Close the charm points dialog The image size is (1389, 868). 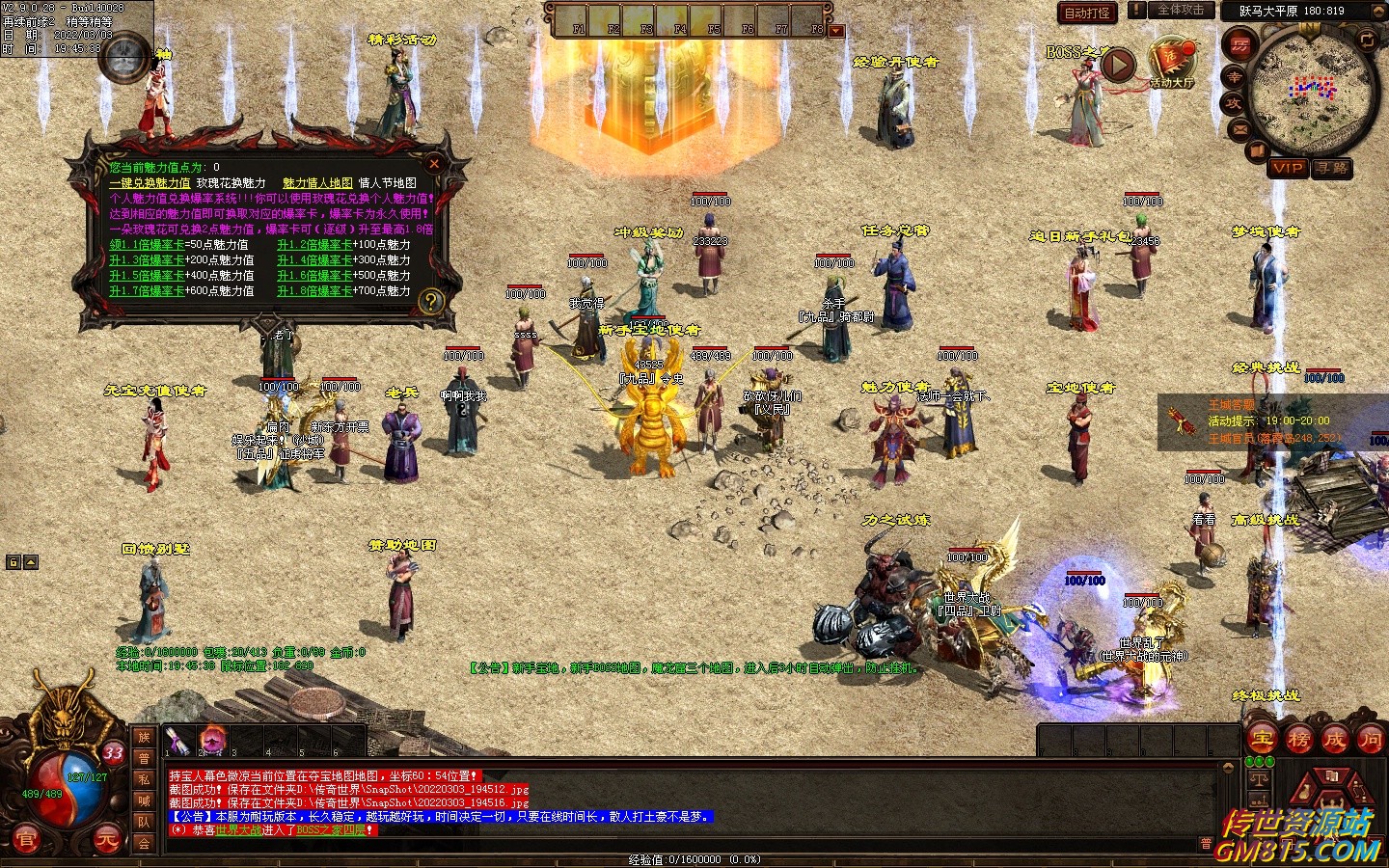(434, 164)
